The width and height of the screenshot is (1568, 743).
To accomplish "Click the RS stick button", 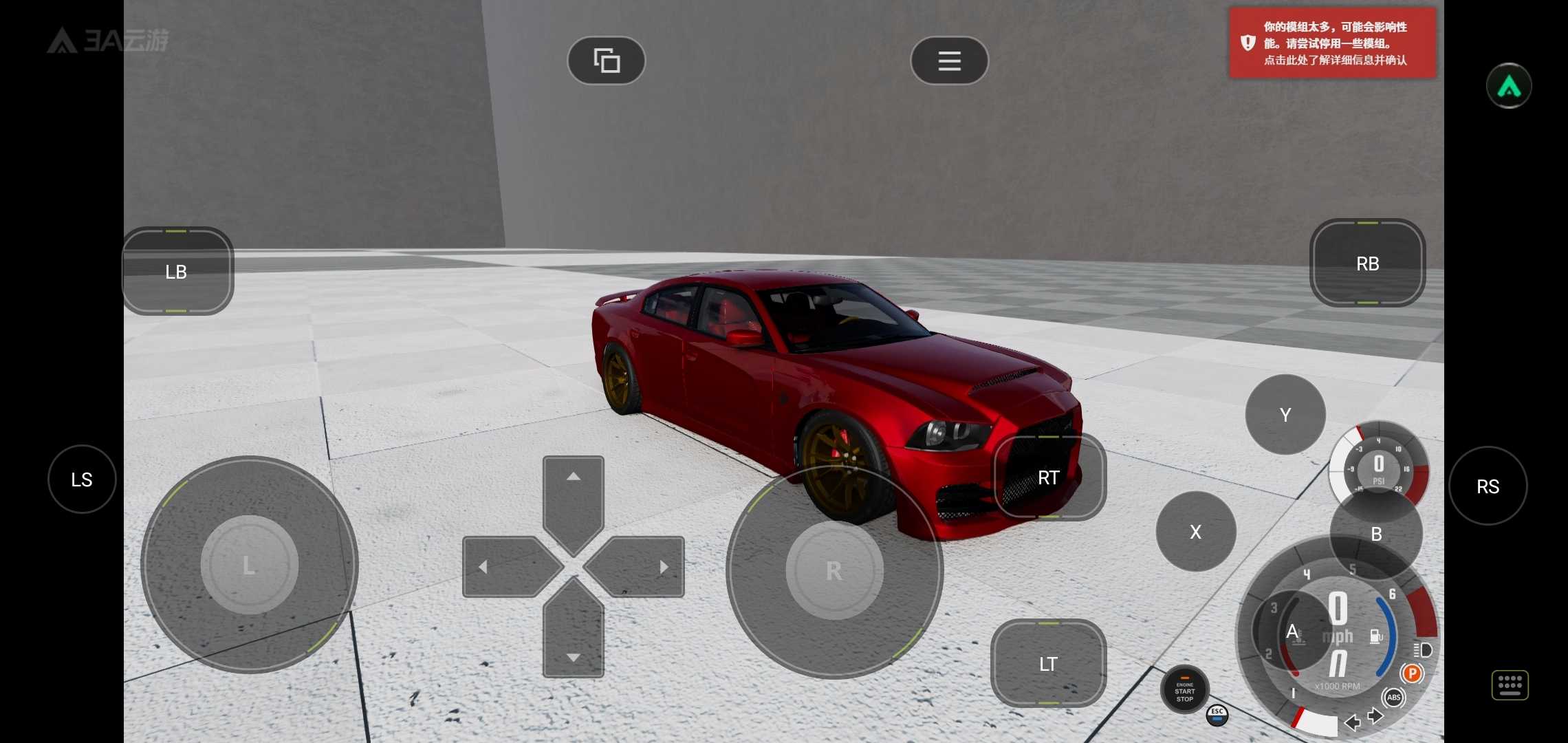I will click(x=1488, y=486).
